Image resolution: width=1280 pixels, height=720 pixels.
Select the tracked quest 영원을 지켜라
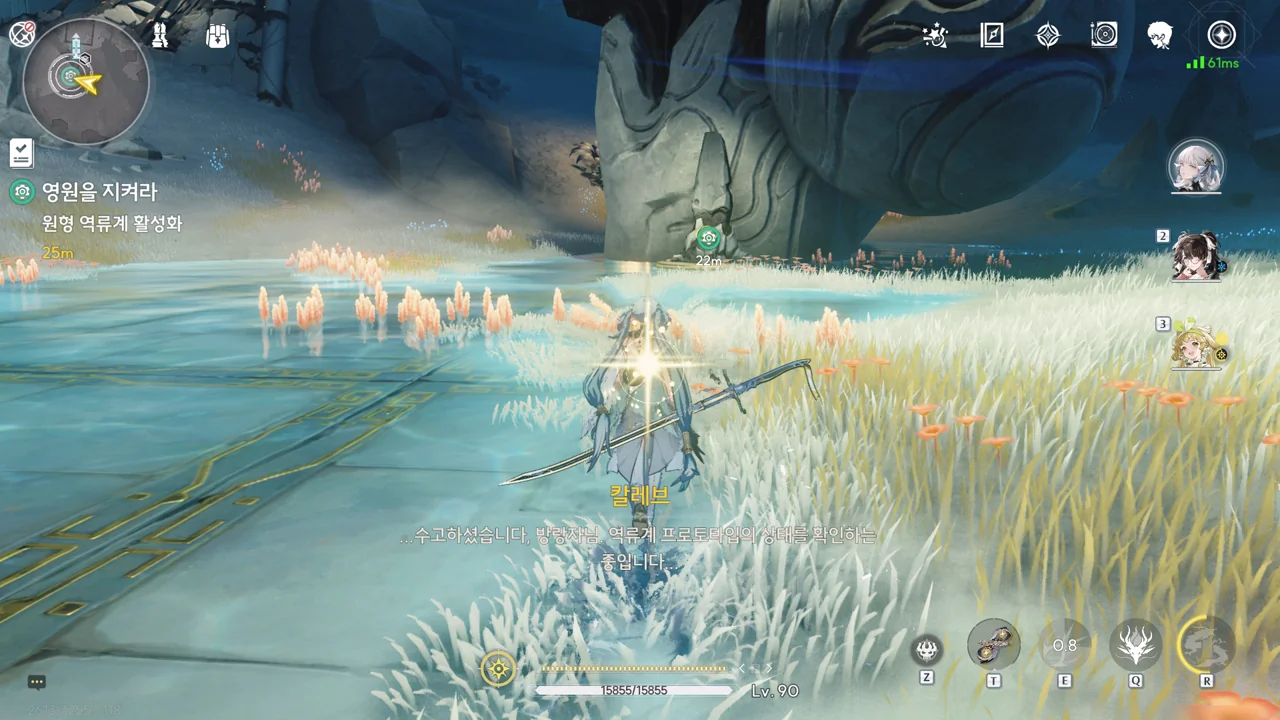click(x=99, y=192)
